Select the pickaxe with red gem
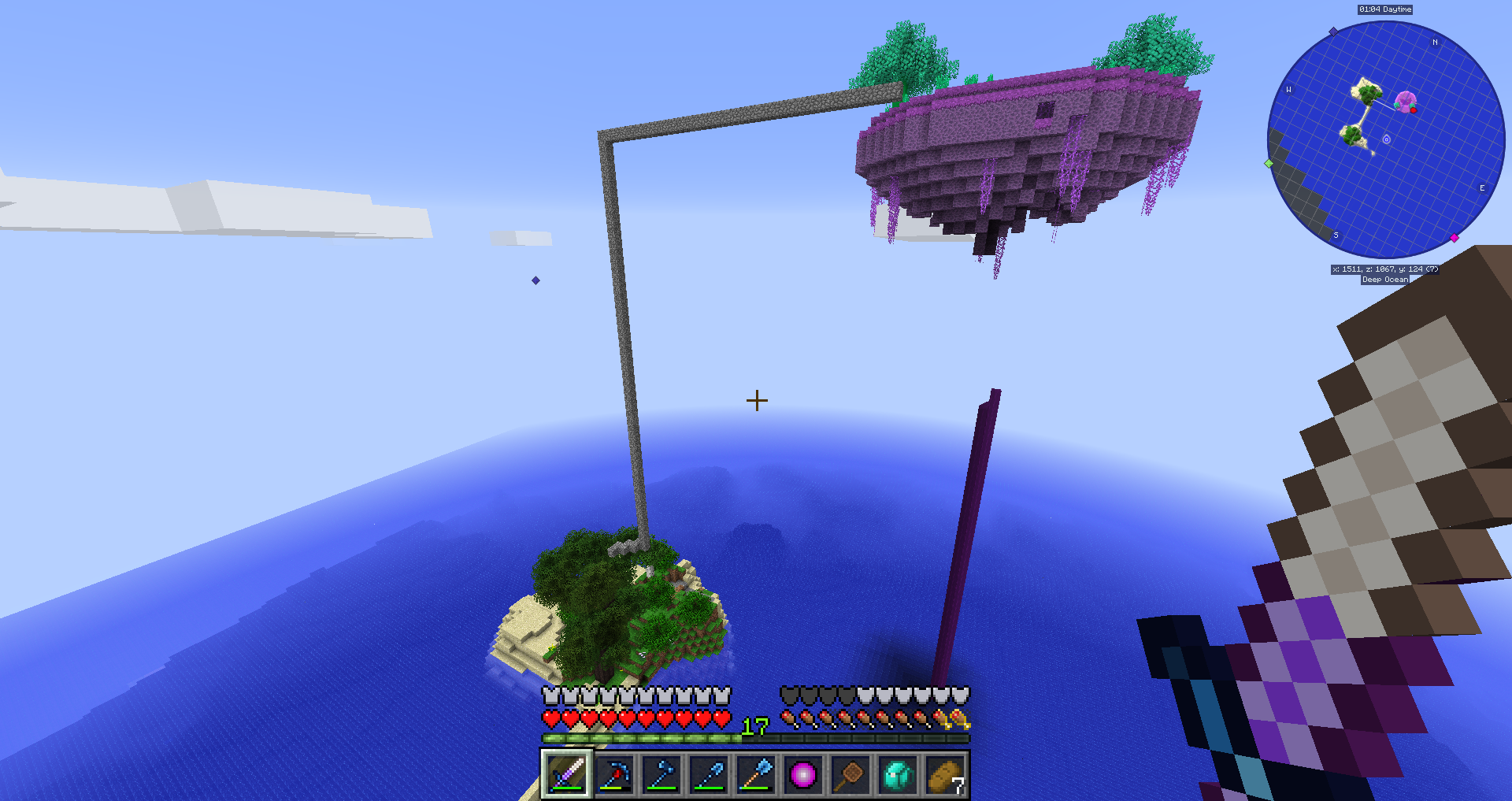The height and width of the screenshot is (801, 1512). [x=613, y=774]
